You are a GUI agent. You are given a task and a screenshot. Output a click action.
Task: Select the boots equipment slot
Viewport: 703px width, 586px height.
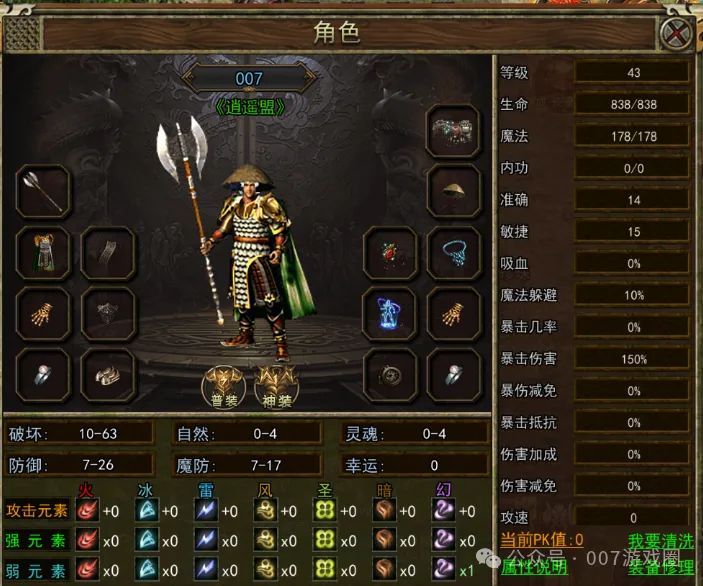tap(107, 374)
